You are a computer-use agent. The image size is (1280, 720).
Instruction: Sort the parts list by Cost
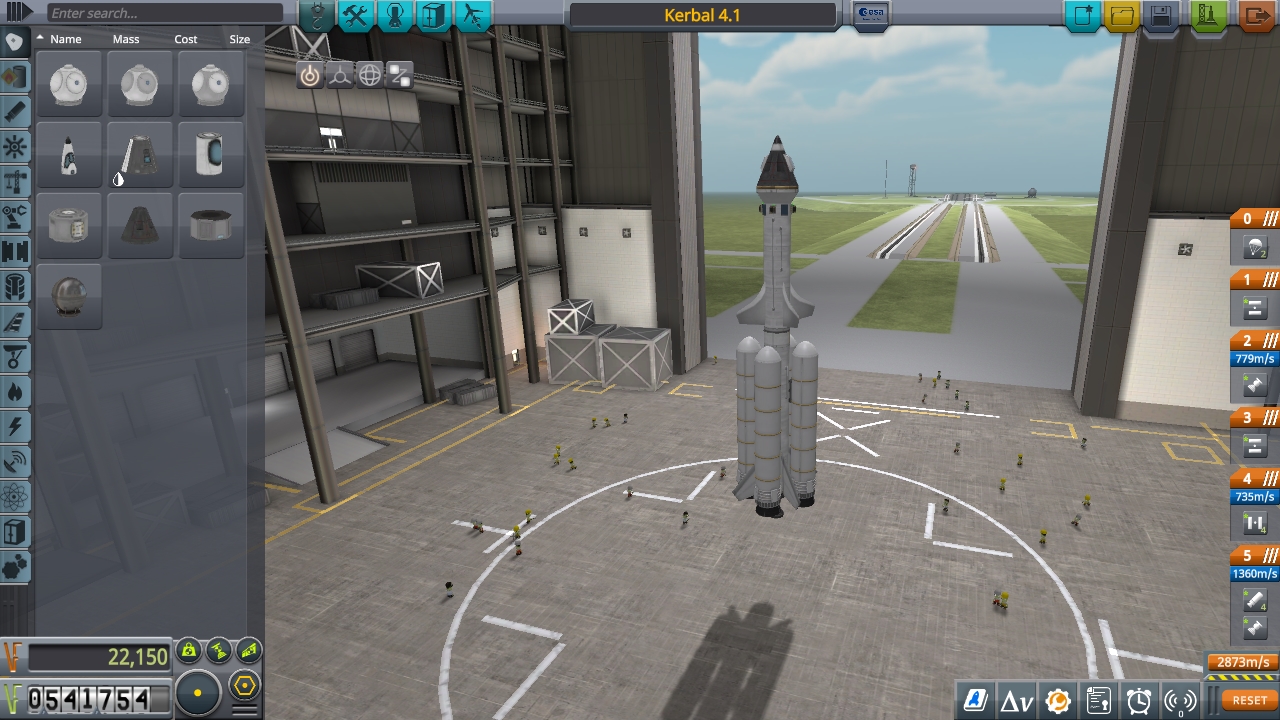point(186,39)
